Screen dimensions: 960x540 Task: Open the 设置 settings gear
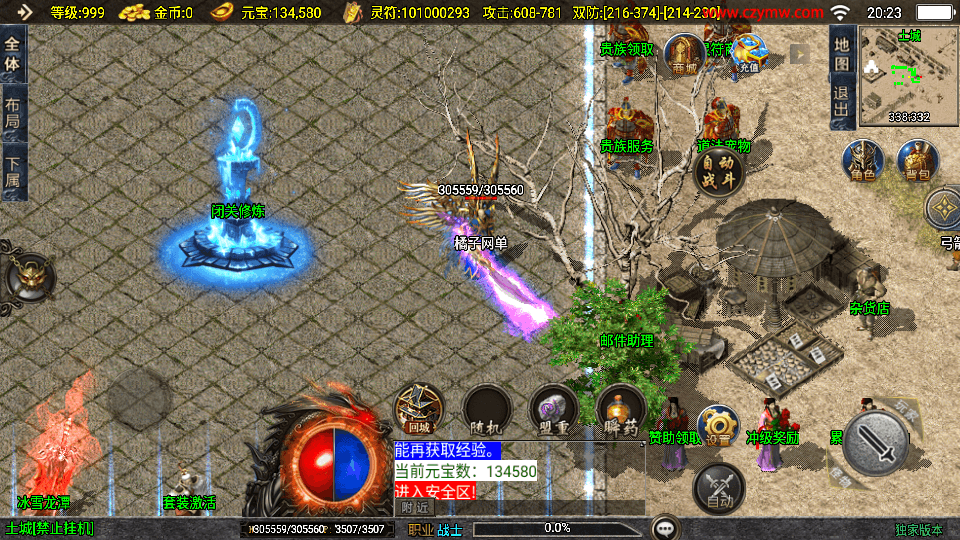718,426
